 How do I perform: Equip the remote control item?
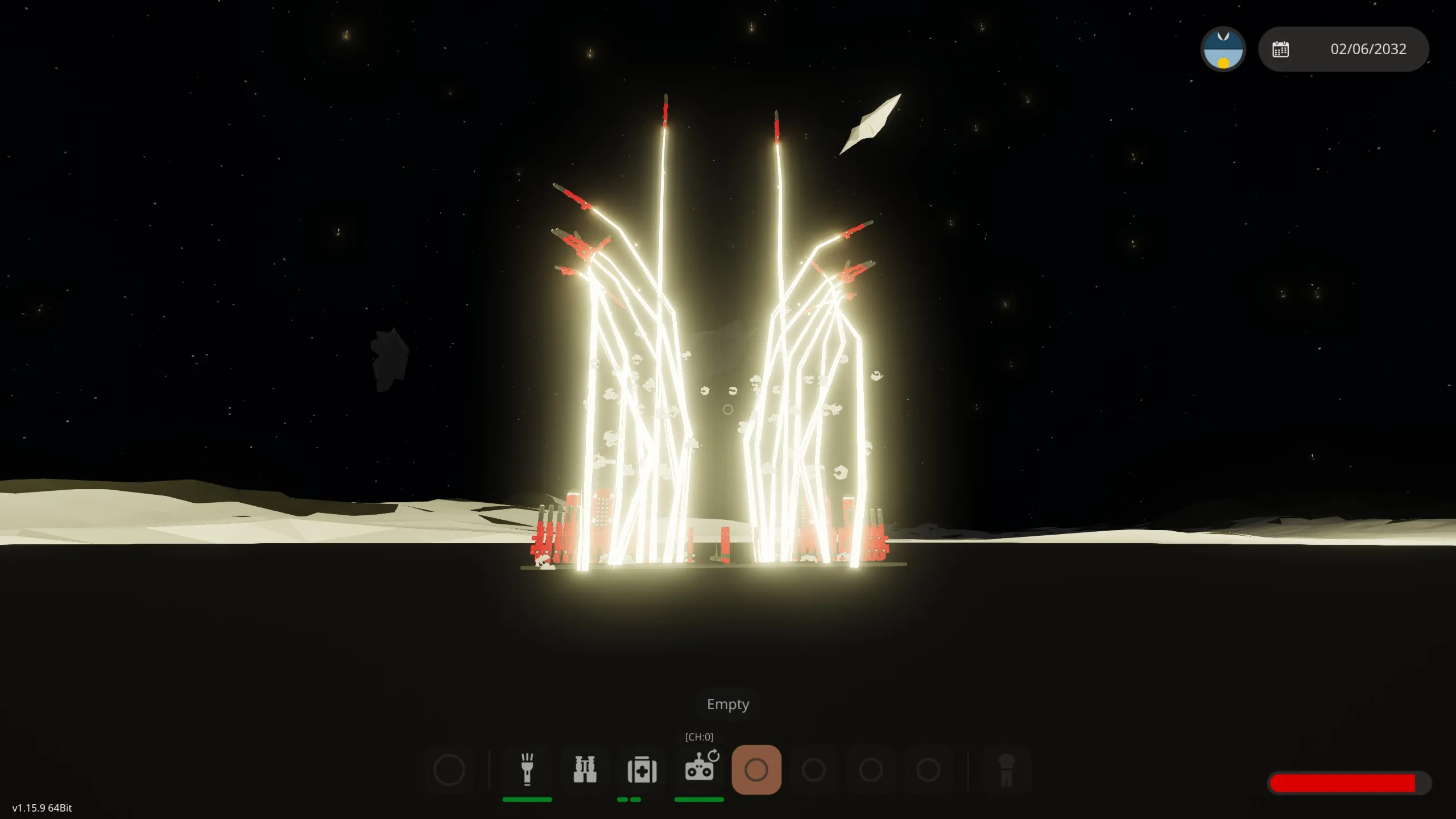pos(700,770)
